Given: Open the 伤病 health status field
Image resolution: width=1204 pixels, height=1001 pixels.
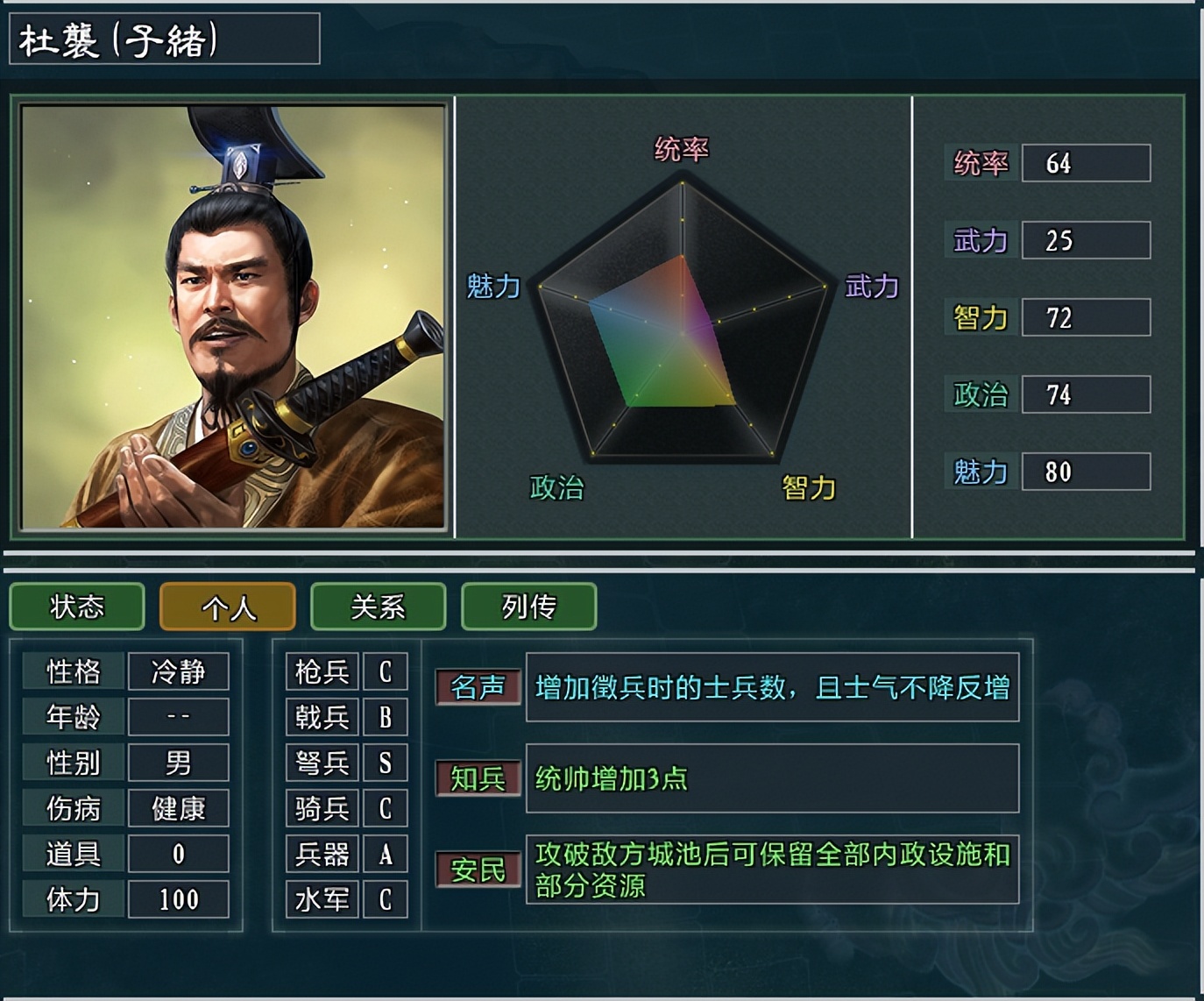Looking at the screenshot, I should tap(124, 808).
